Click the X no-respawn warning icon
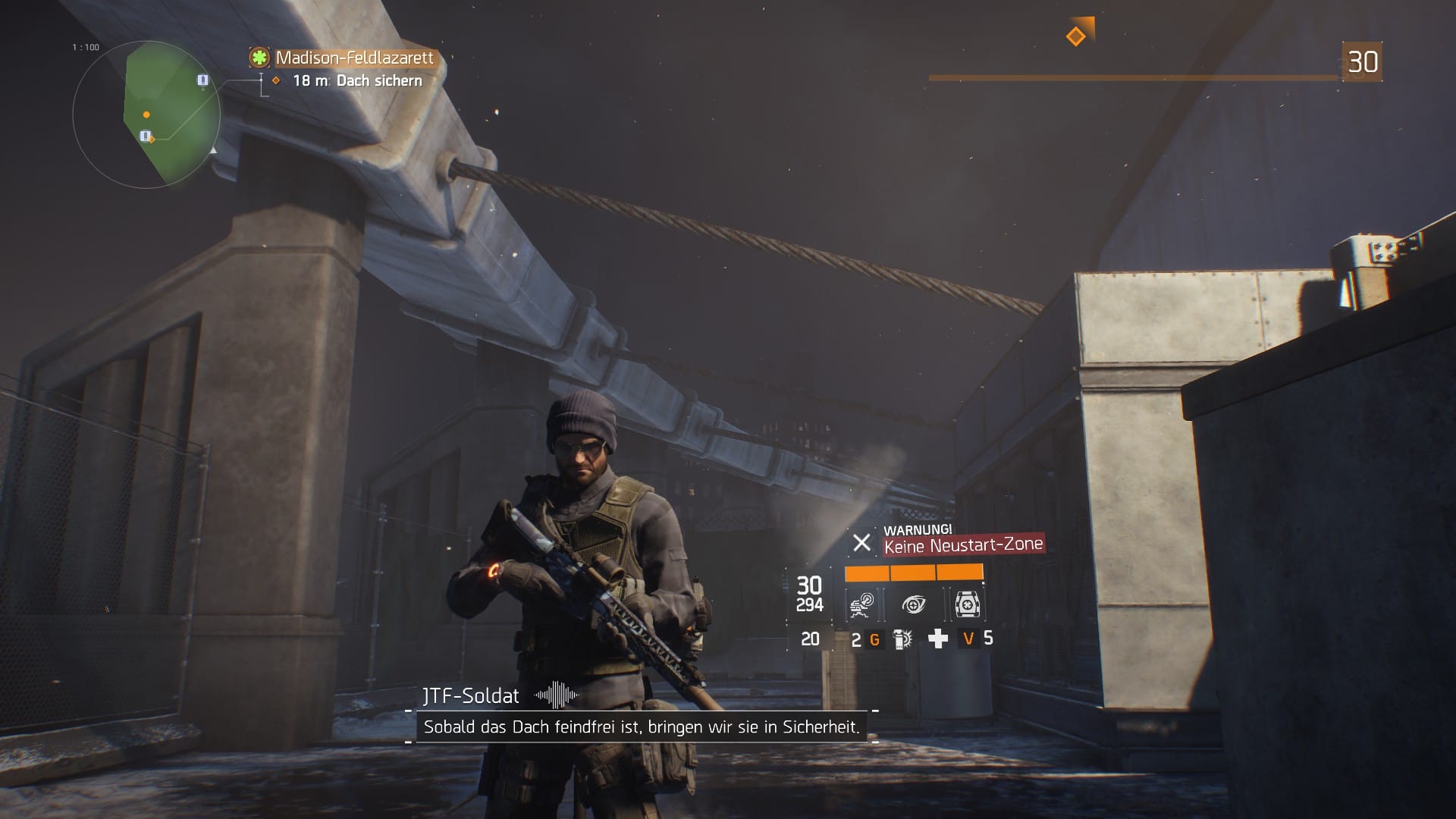Screen dimensions: 1456x819 pos(861,543)
